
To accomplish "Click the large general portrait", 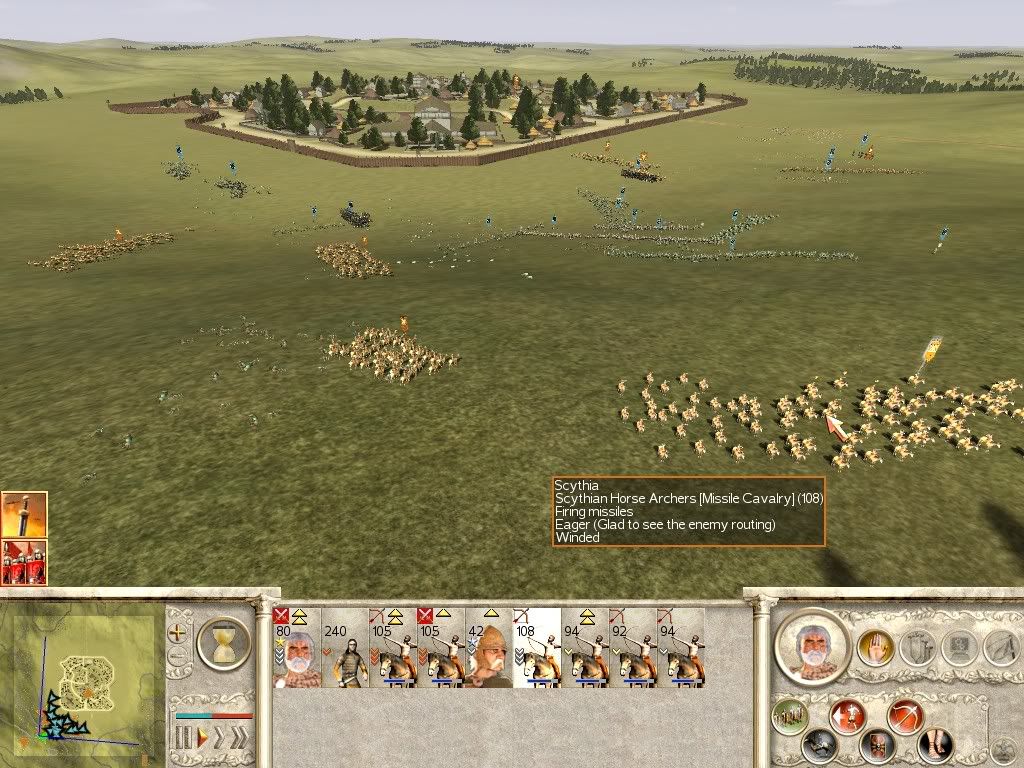I will 811,647.
